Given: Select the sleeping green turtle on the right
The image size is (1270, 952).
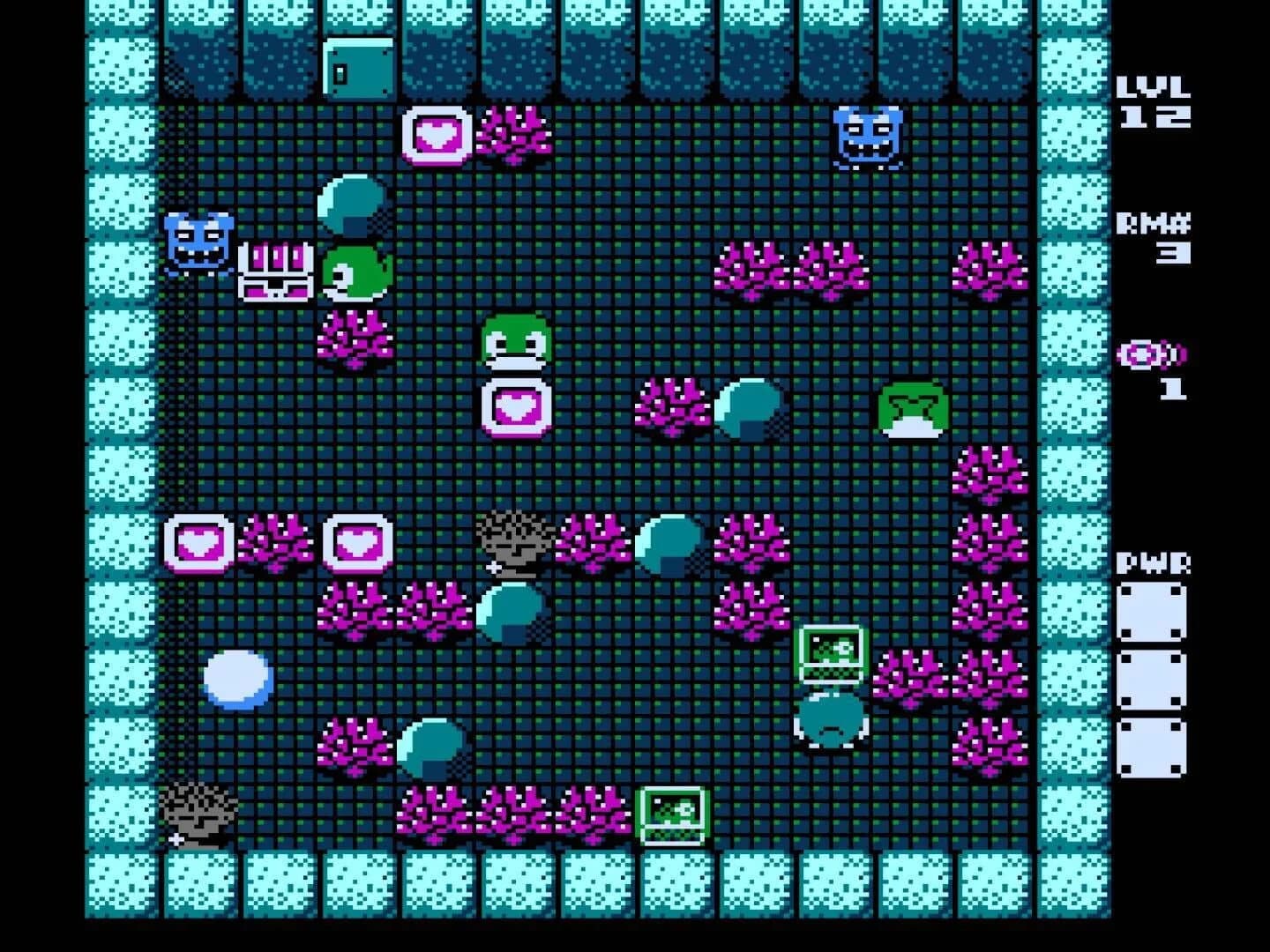Looking at the screenshot, I should pos(913,410).
